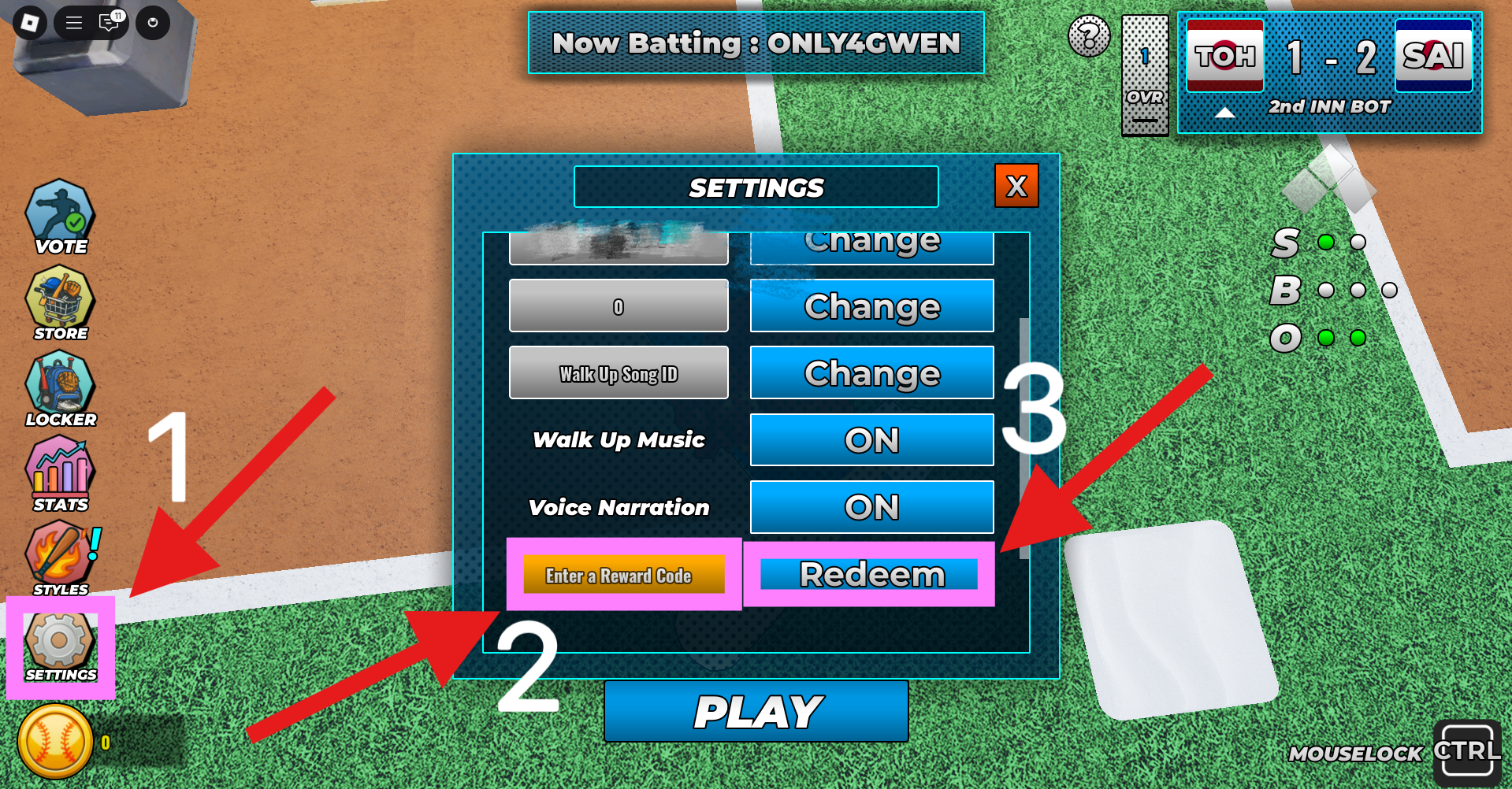Image resolution: width=1512 pixels, height=789 pixels.
Task: Close the SETTINGS window
Action: (1016, 187)
